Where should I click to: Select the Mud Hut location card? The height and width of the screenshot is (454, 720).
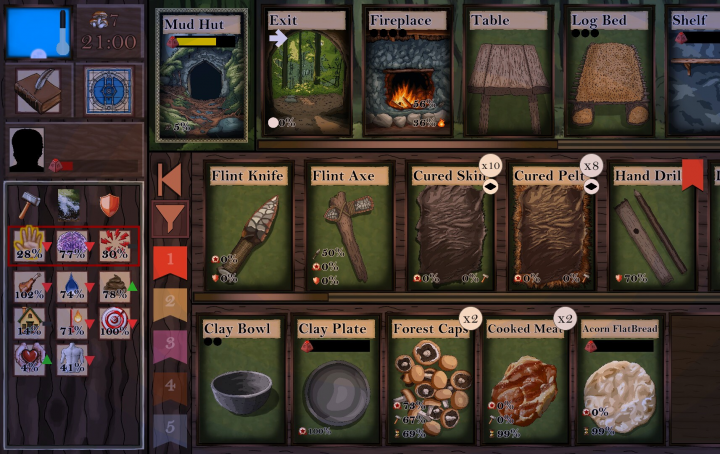[204, 75]
